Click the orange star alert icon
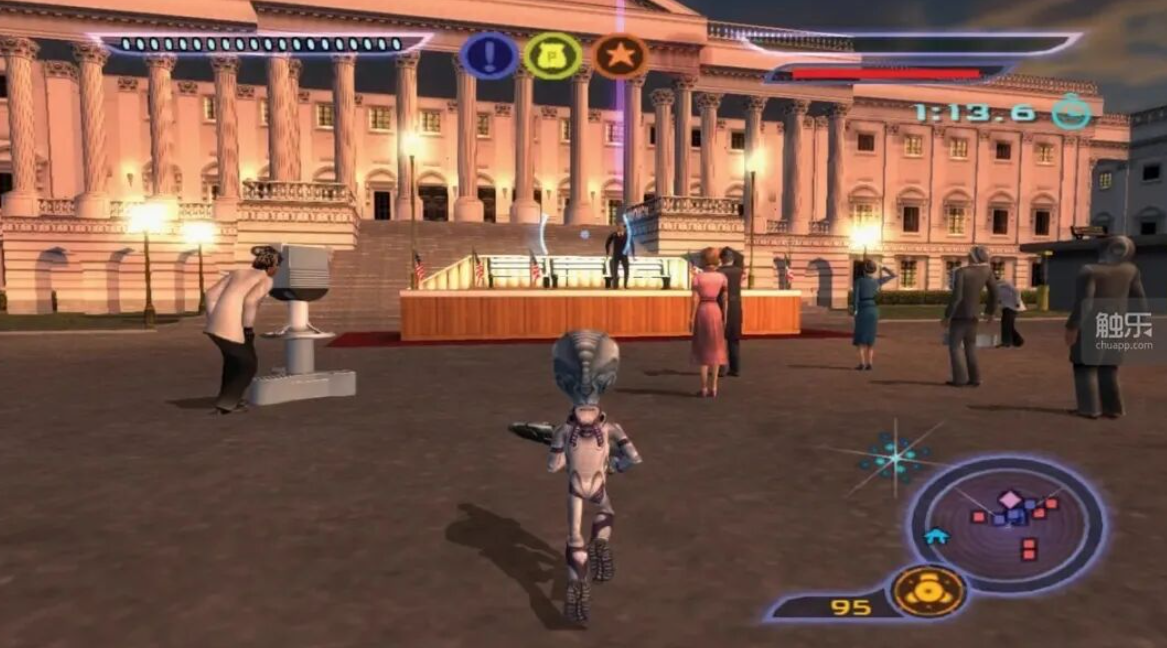Viewport: 1167px width, 648px height. 620,56
